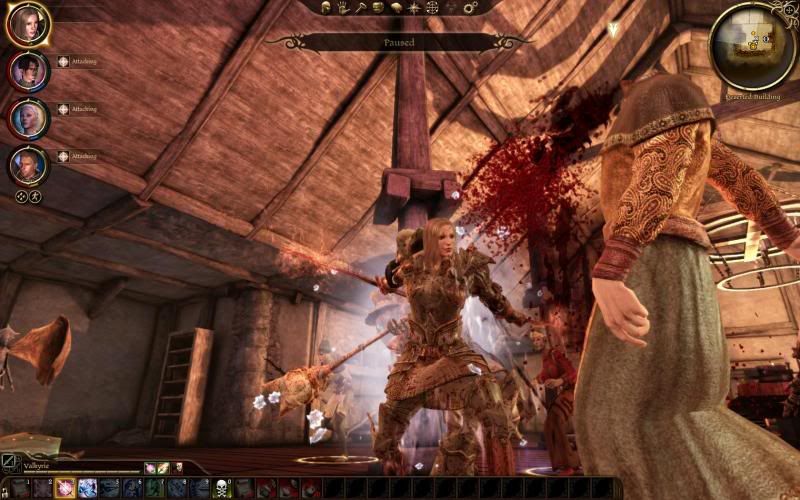The image size is (800, 500).
Task: Use the icy blue ability on hotbar
Action: 87,488
